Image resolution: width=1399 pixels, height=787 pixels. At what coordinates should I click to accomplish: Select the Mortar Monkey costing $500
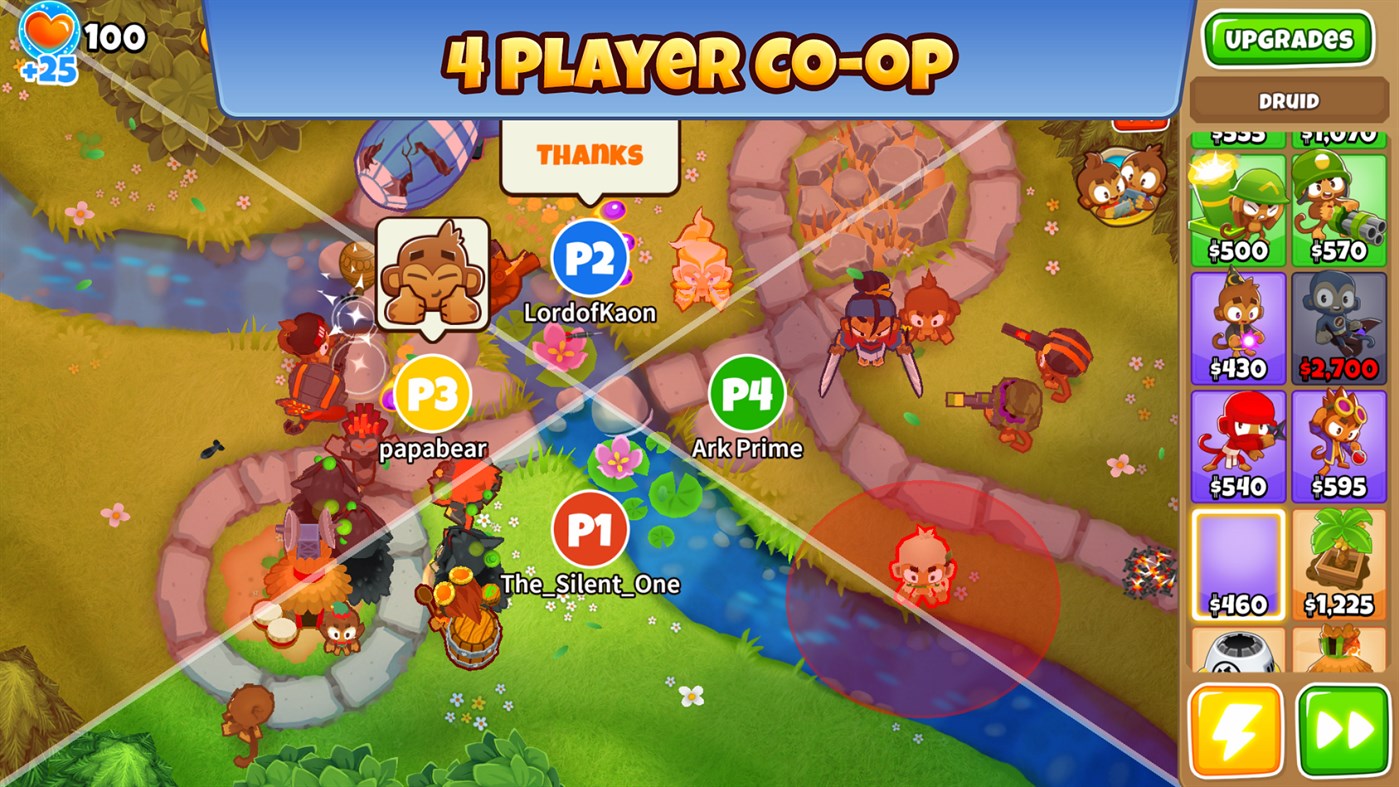pyautogui.click(x=1238, y=200)
